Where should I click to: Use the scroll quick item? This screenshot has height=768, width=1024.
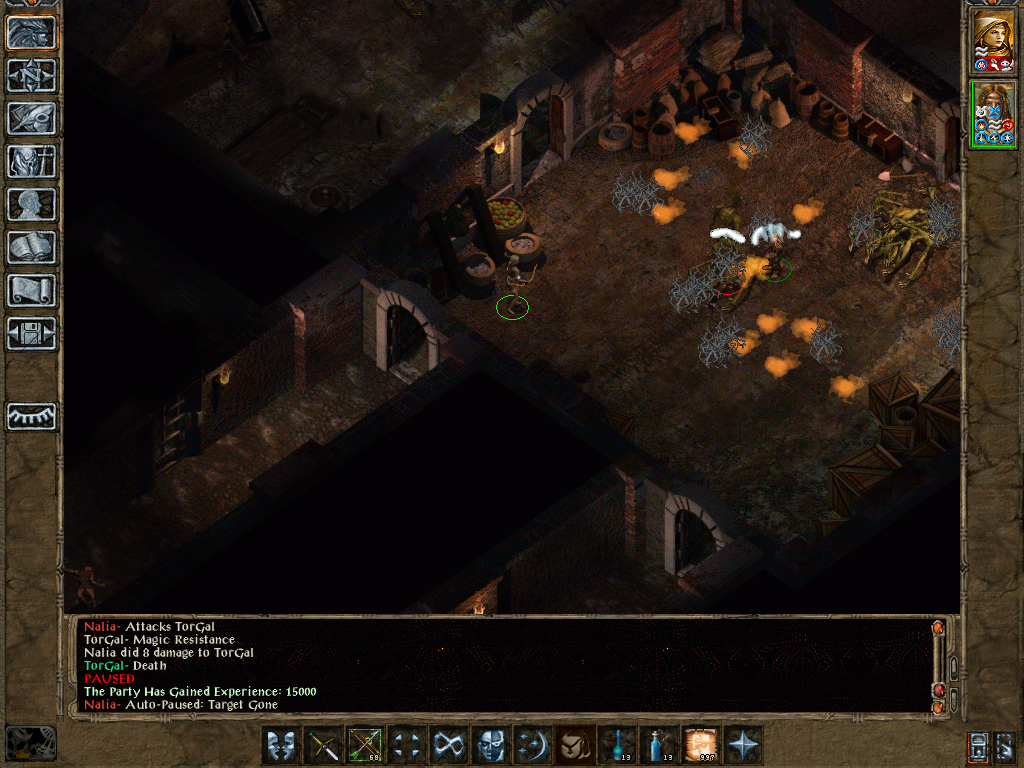(701, 745)
